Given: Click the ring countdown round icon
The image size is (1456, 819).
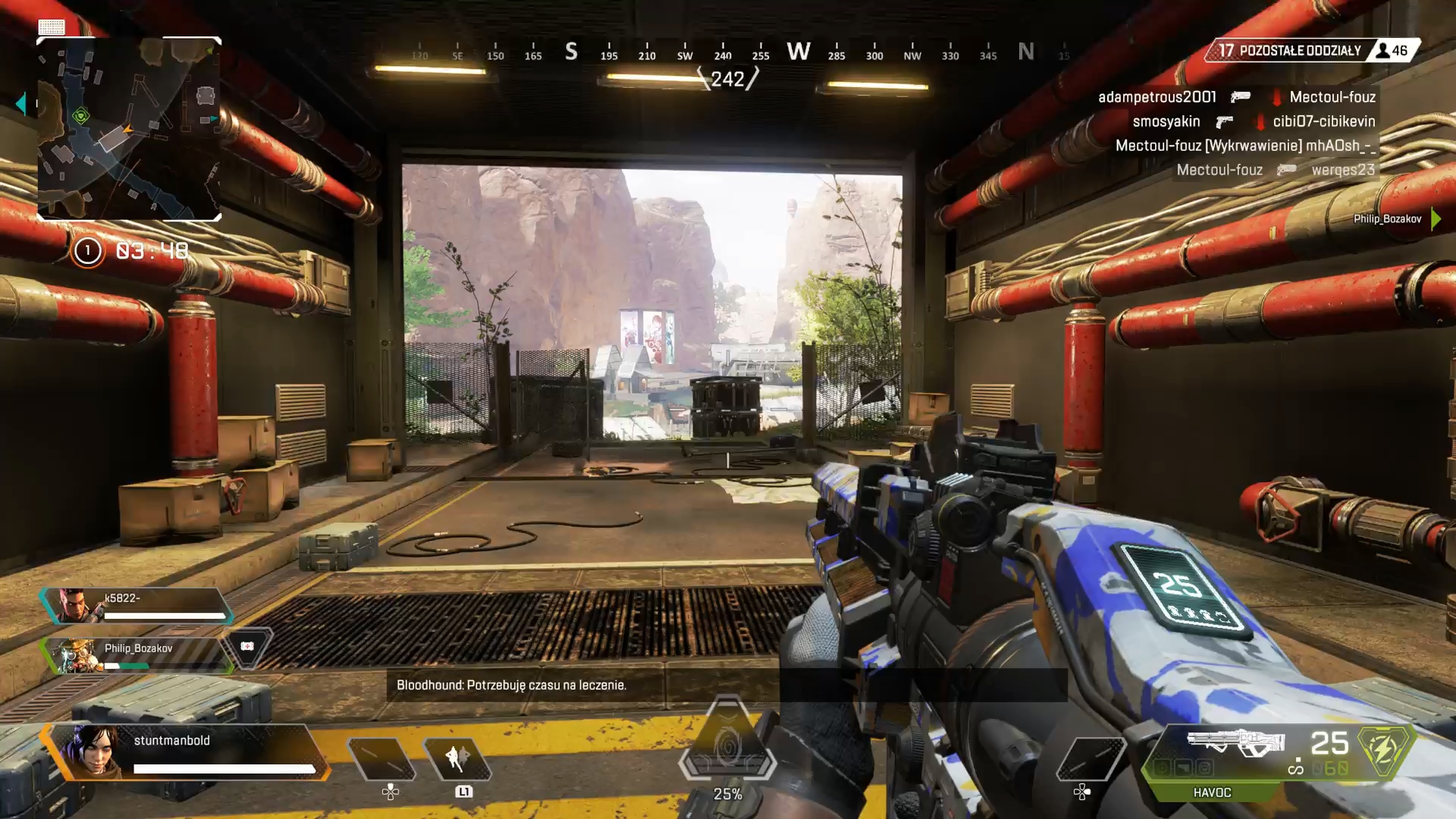Looking at the screenshot, I should pyautogui.click(x=87, y=251).
